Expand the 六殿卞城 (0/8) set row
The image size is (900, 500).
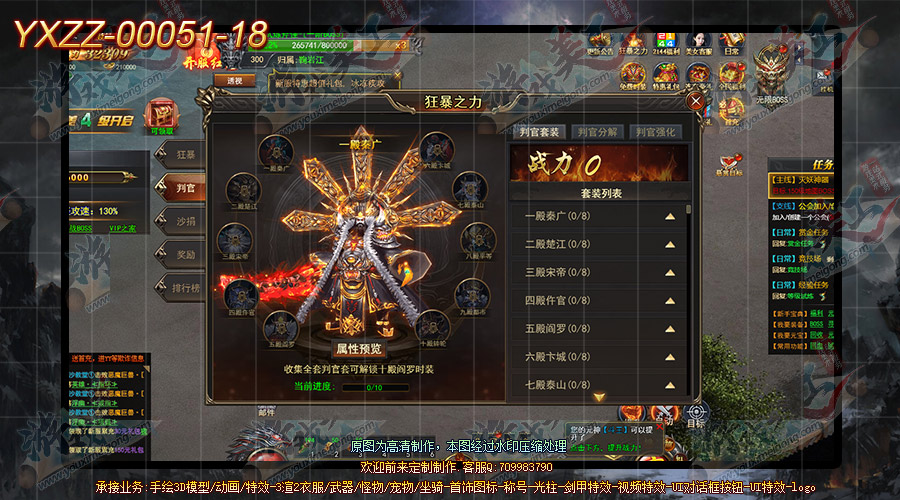click(670, 356)
